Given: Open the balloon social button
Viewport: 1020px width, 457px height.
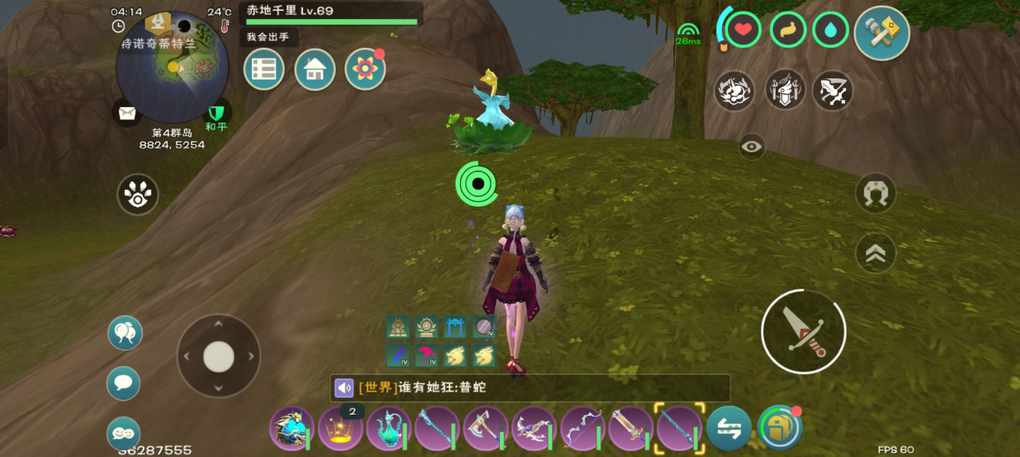Looking at the screenshot, I should tap(125, 332).
